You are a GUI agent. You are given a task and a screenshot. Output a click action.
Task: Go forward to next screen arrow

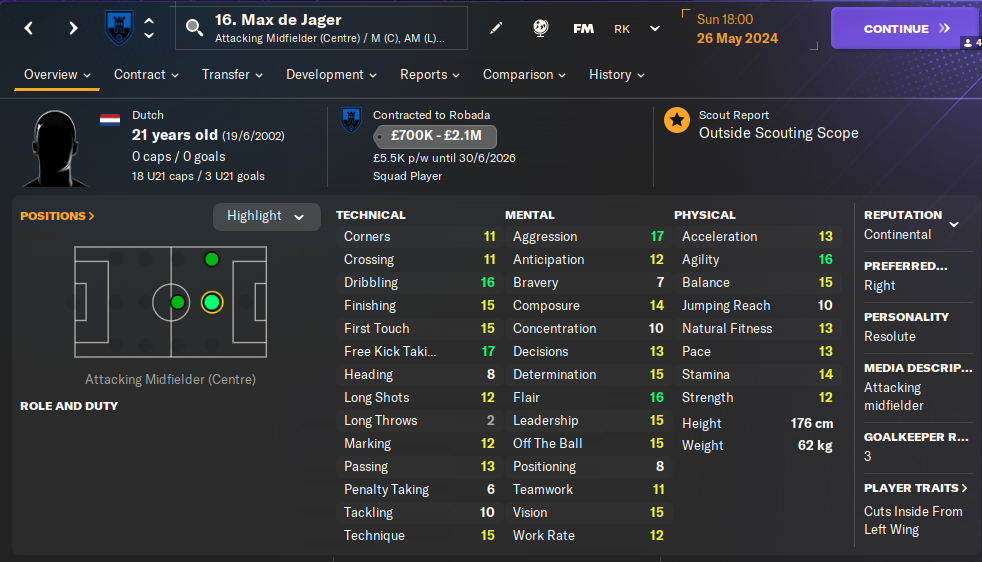(73, 29)
